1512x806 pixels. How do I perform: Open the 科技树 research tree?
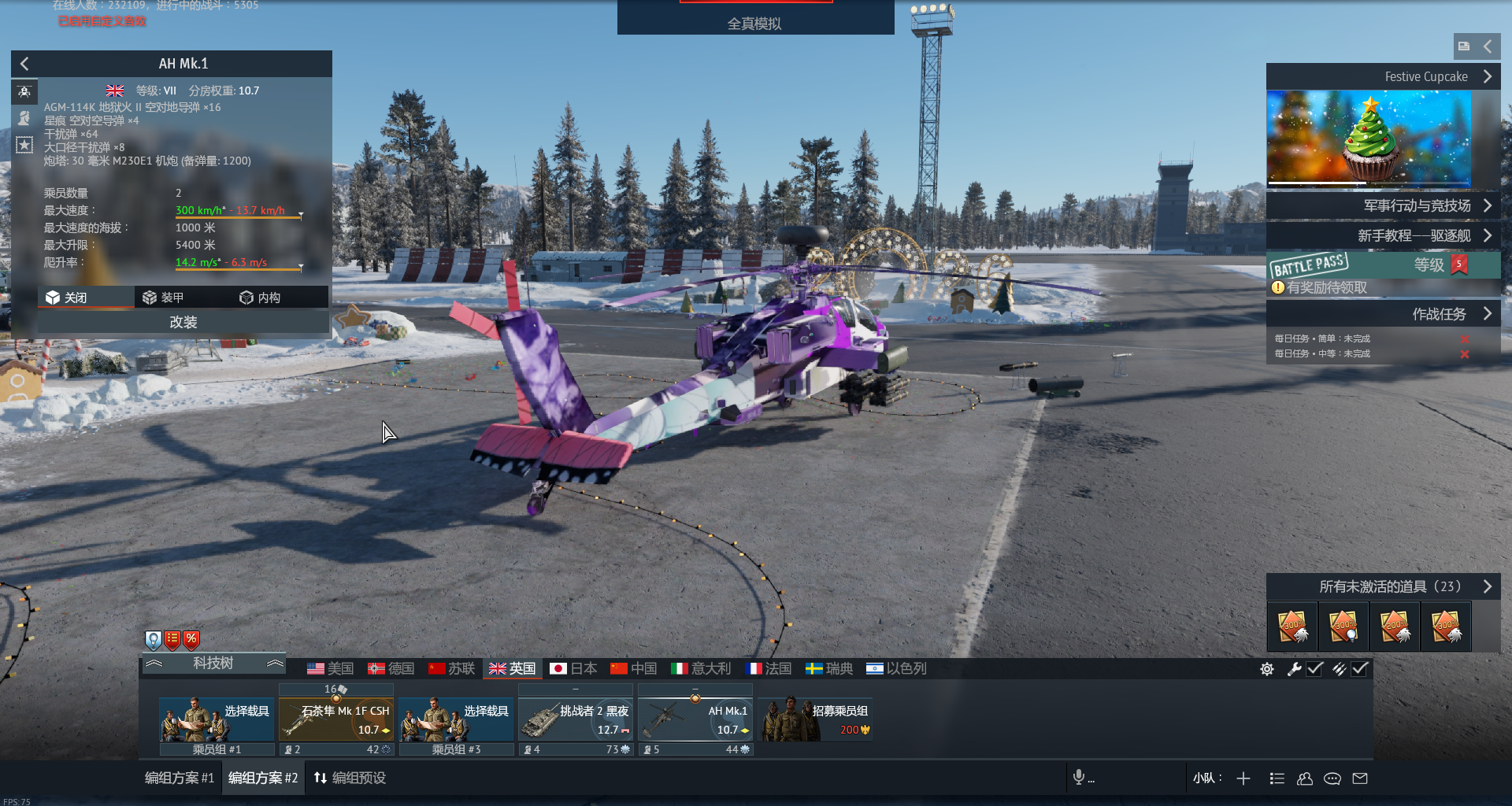tap(213, 664)
